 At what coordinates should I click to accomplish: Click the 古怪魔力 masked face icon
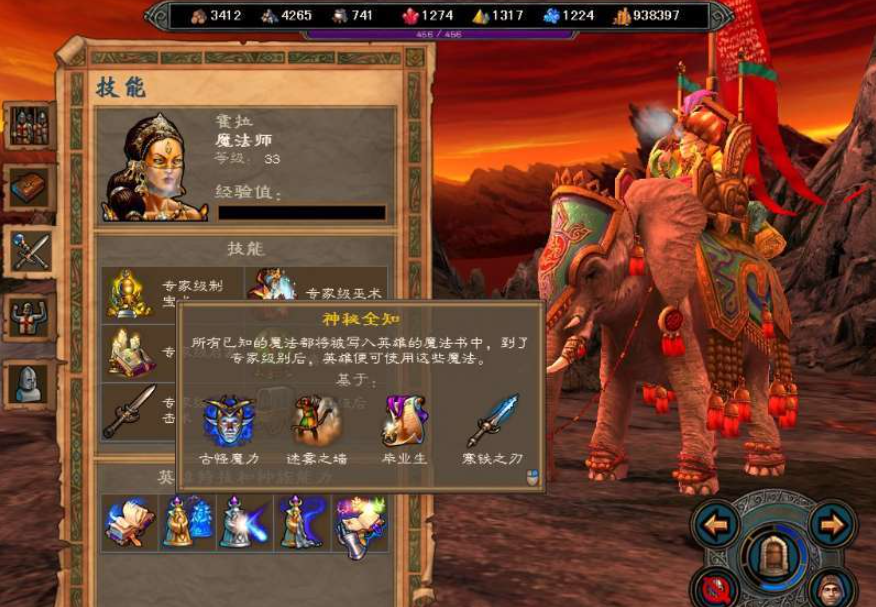pyautogui.click(x=226, y=420)
